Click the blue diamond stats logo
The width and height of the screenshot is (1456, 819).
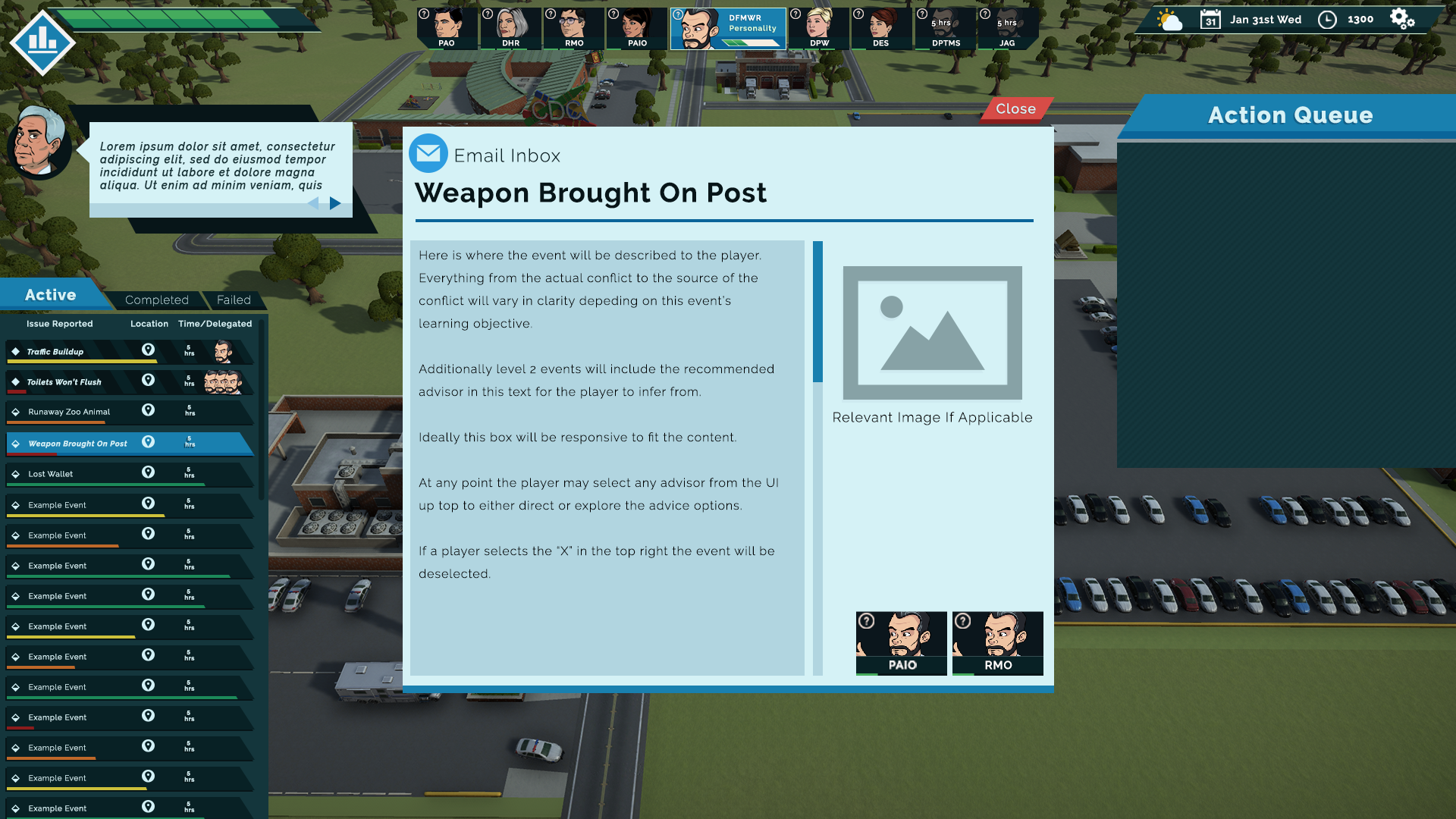pyautogui.click(x=42, y=41)
